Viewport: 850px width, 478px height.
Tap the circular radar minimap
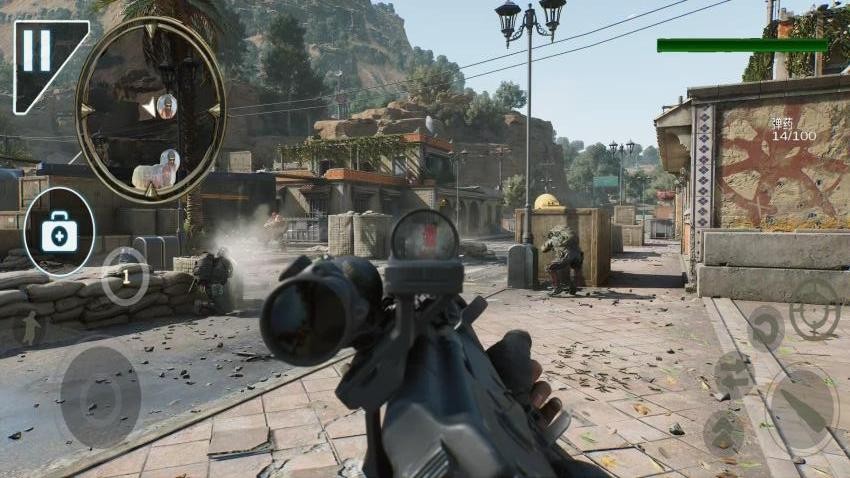(150, 109)
